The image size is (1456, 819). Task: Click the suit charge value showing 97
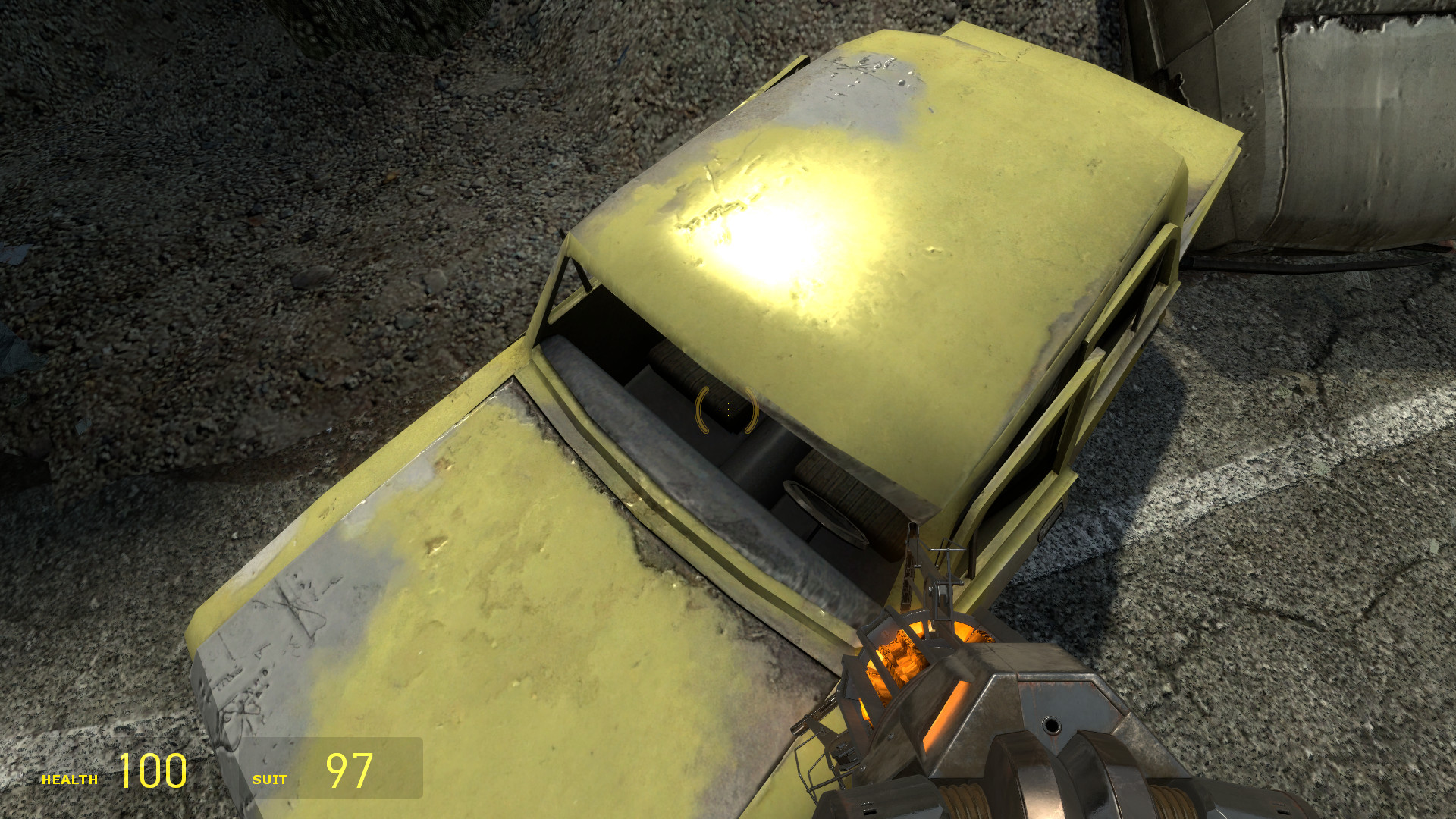pos(349,772)
